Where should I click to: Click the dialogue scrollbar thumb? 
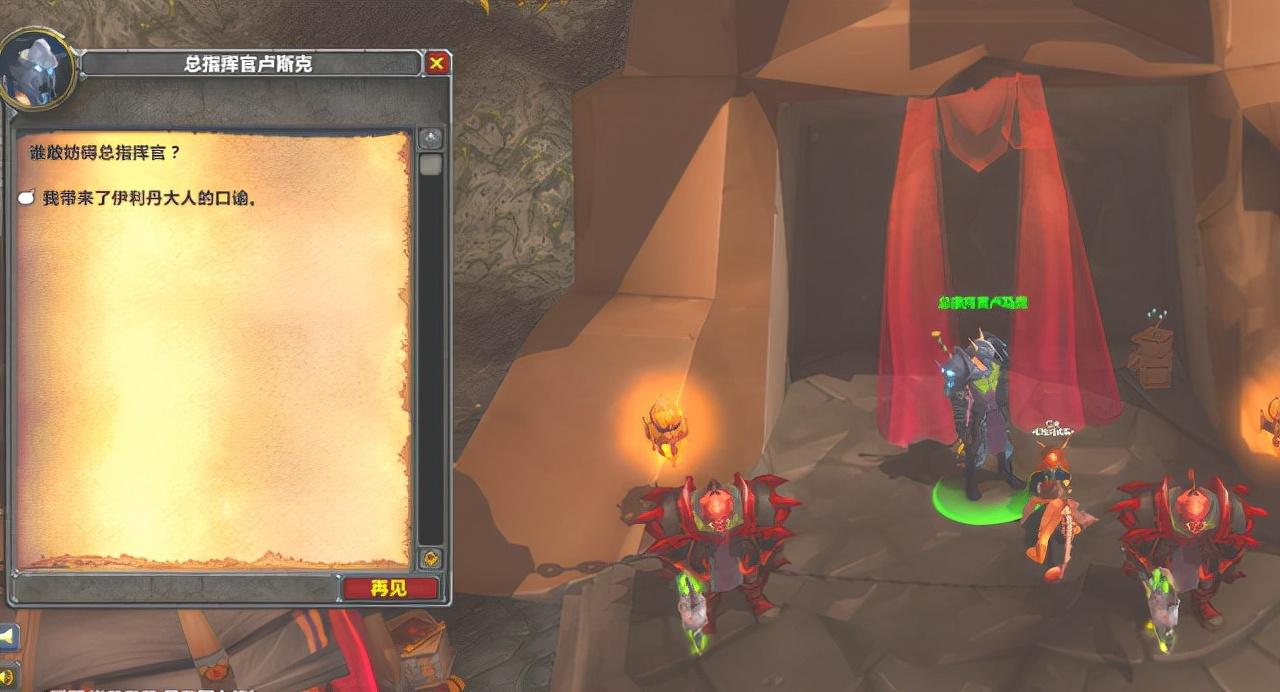[430, 164]
